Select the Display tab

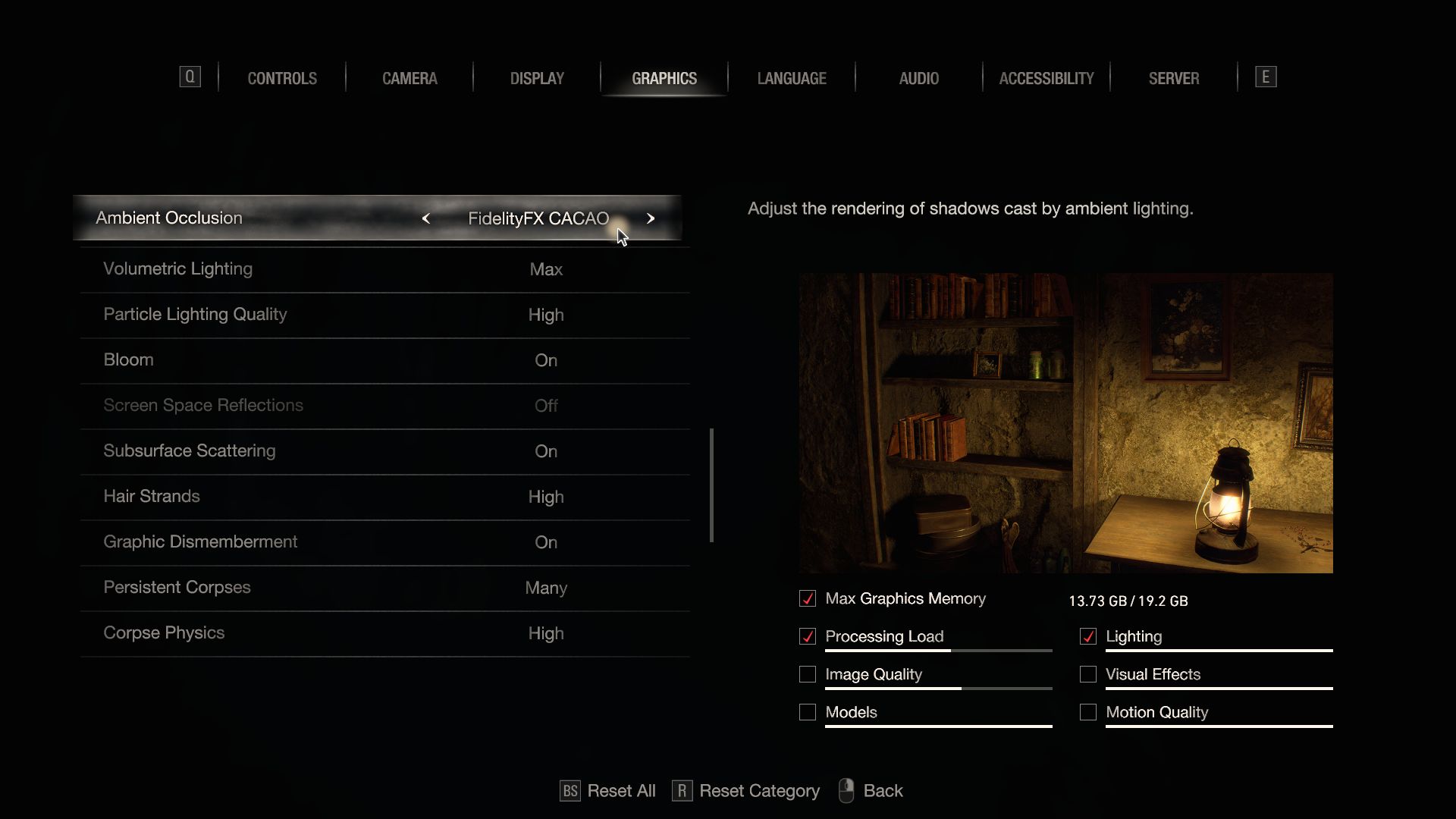pos(537,78)
